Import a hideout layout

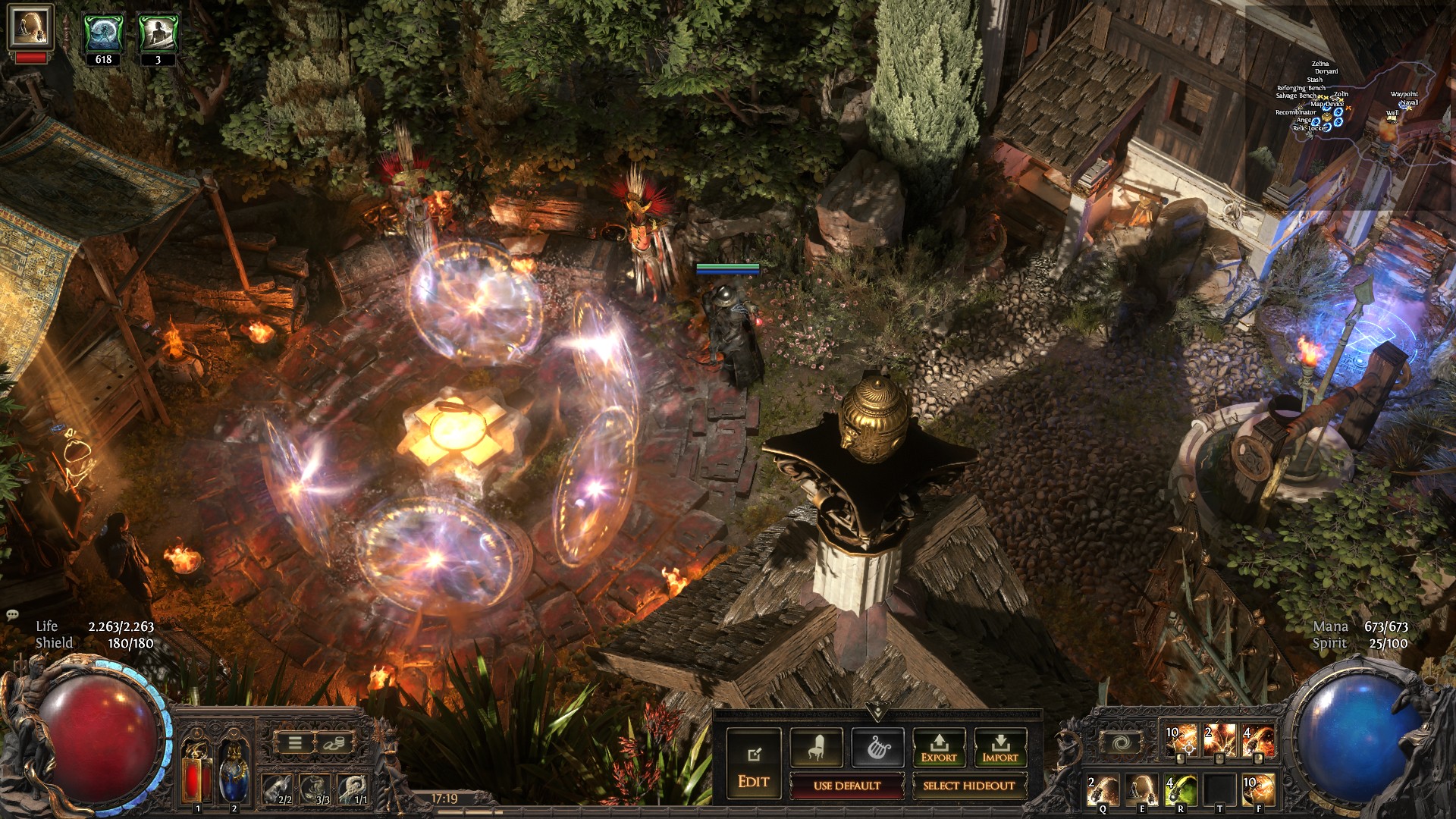click(999, 748)
